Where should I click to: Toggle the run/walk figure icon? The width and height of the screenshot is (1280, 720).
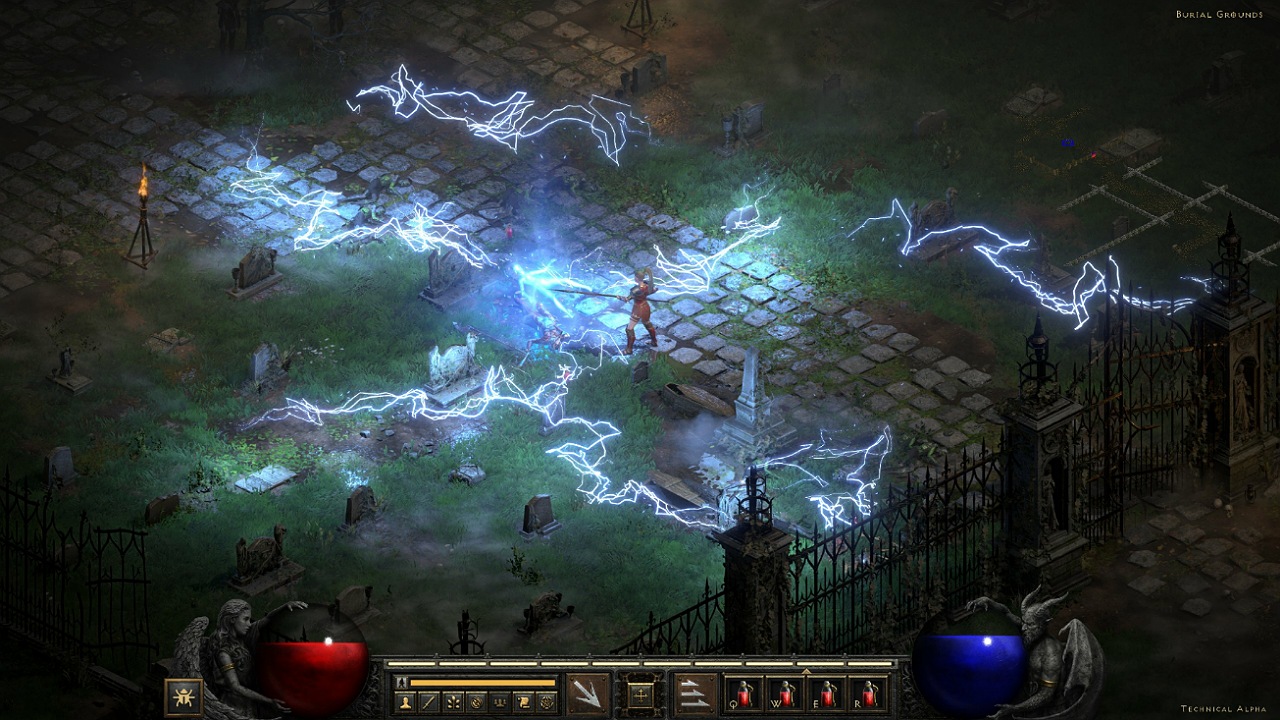point(402,682)
